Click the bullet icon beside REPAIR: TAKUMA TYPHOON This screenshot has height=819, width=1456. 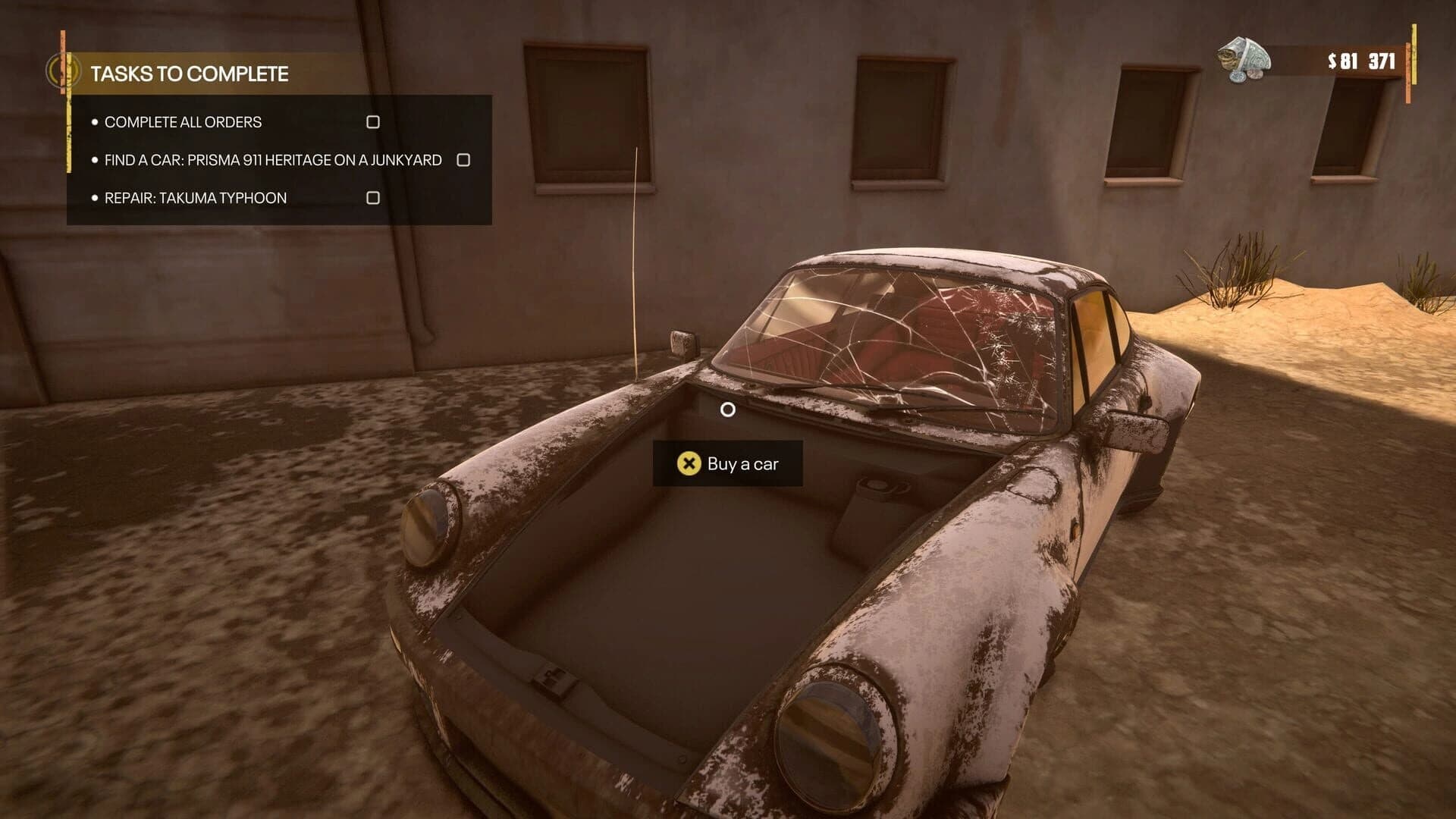pos(95,198)
